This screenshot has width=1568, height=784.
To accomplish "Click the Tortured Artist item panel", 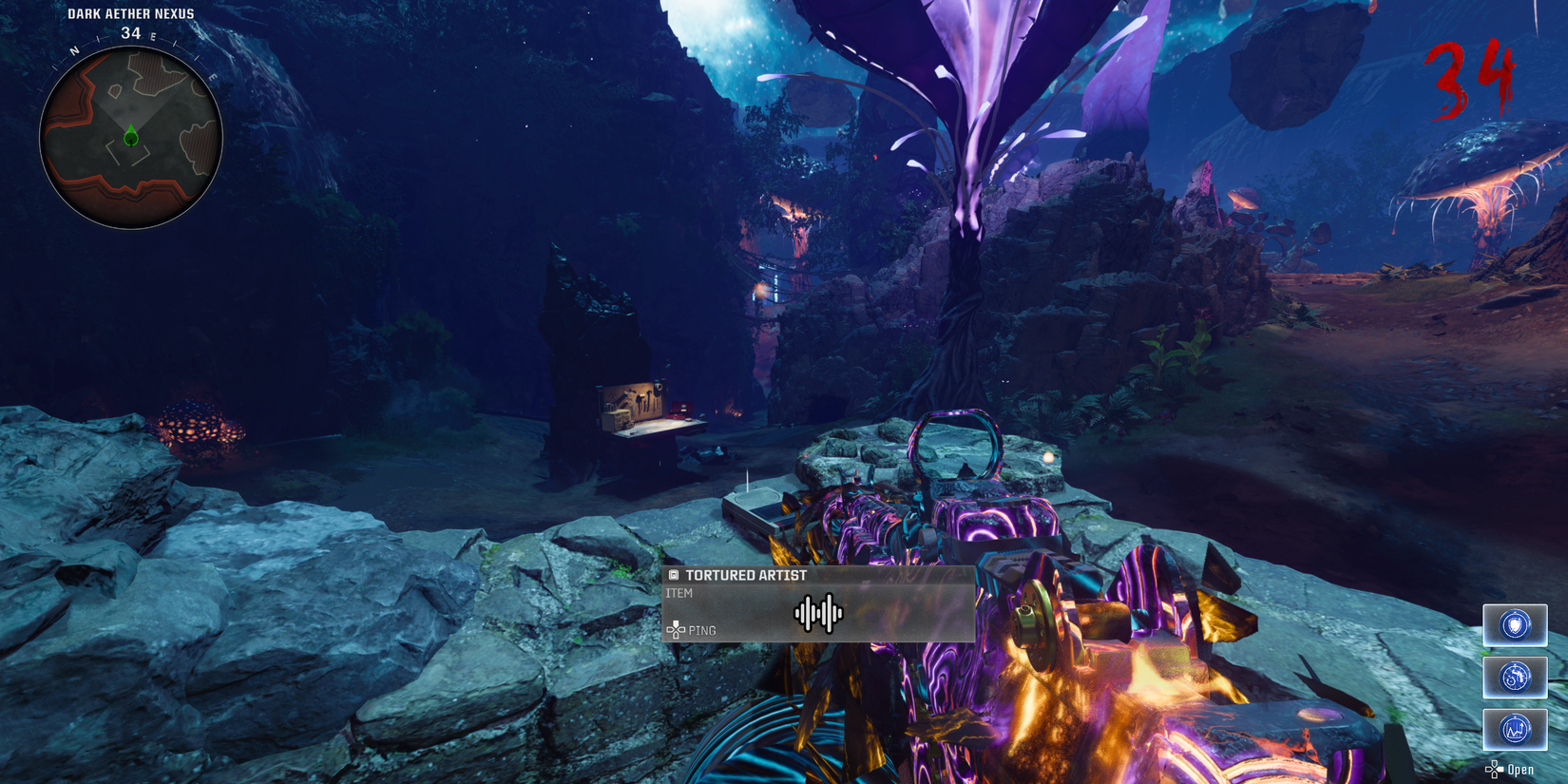I will tap(818, 603).
